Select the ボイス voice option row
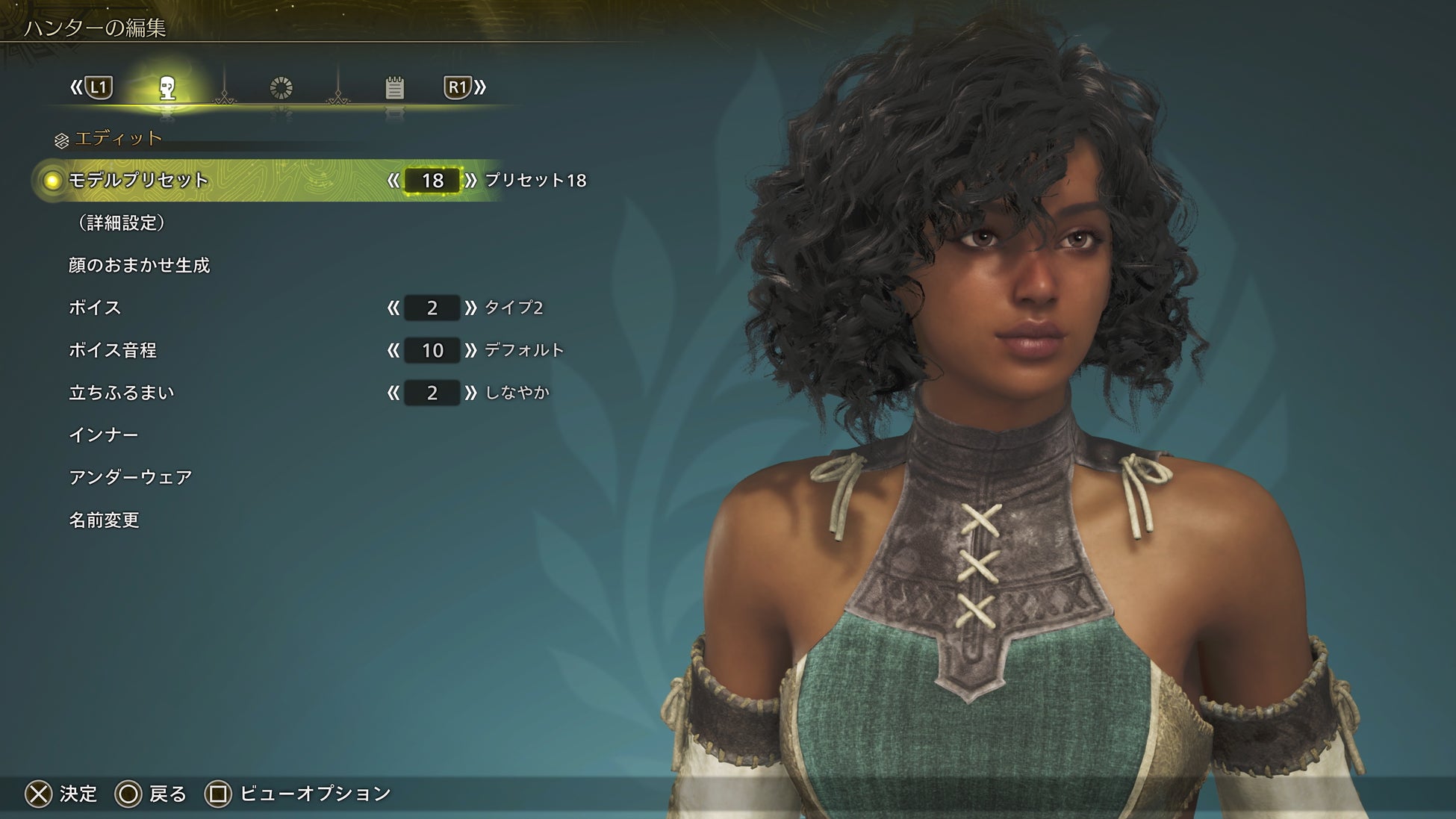Viewport: 1456px width, 819px height. point(95,308)
